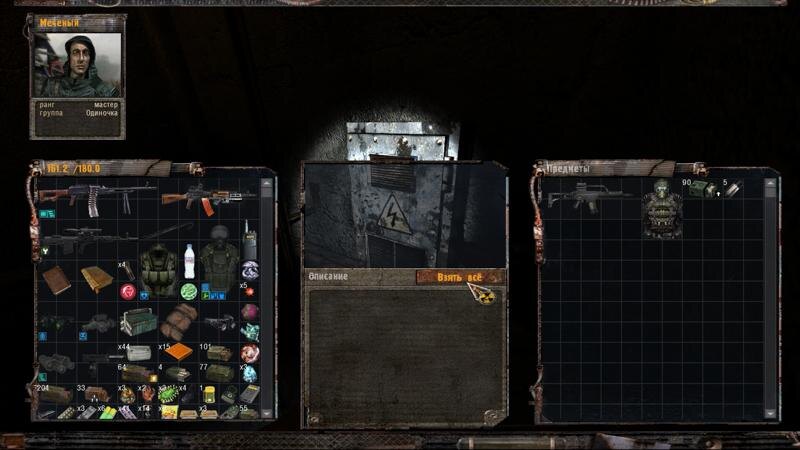Viewport: 800px width, 450px height.
Task: Select the brown leather book item
Action: coord(56,279)
